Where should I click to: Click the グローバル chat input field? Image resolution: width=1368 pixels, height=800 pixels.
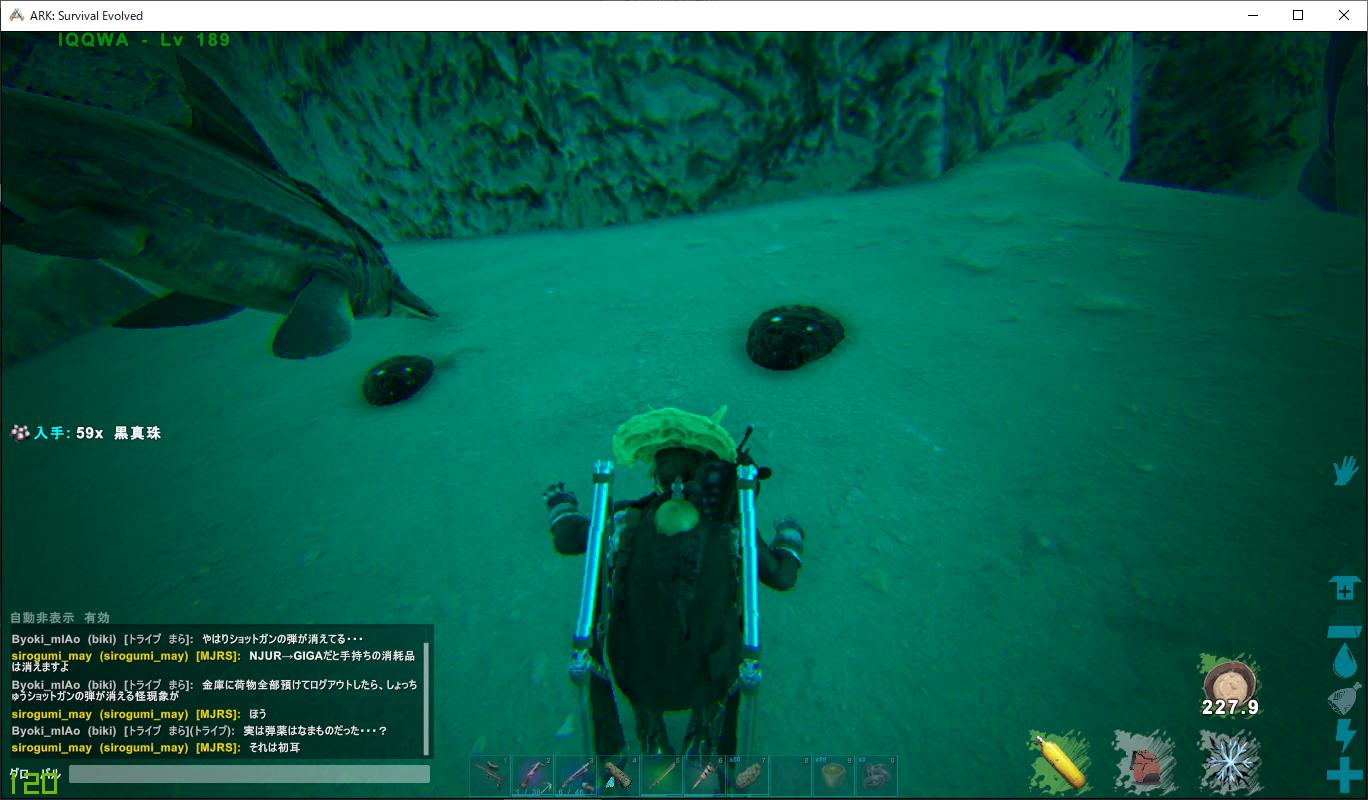[x=250, y=774]
